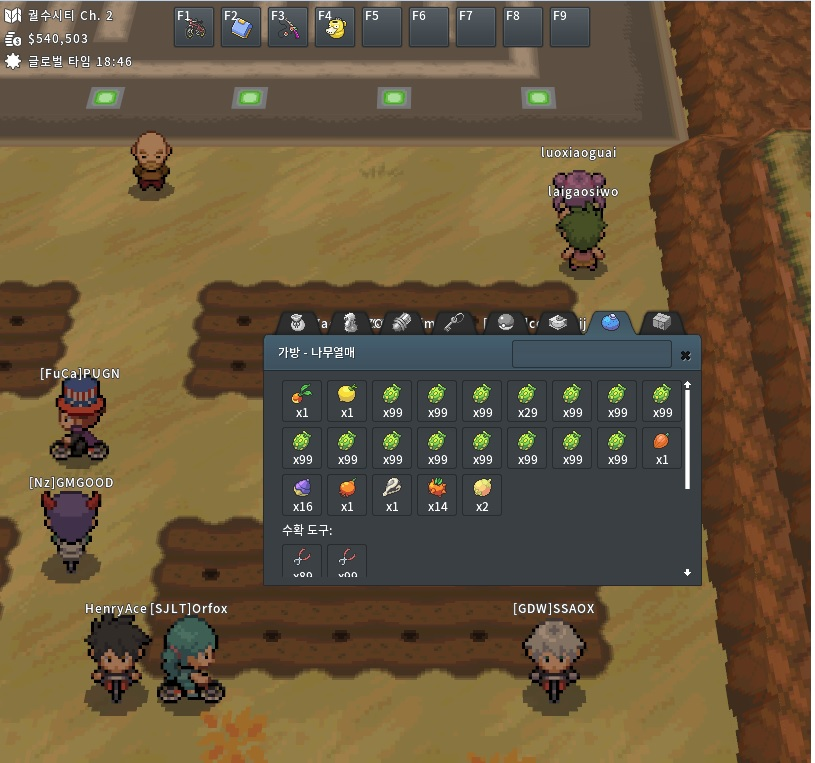Use the fishing rod in slot F3
815x763 pixels.
click(x=288, y=27)
